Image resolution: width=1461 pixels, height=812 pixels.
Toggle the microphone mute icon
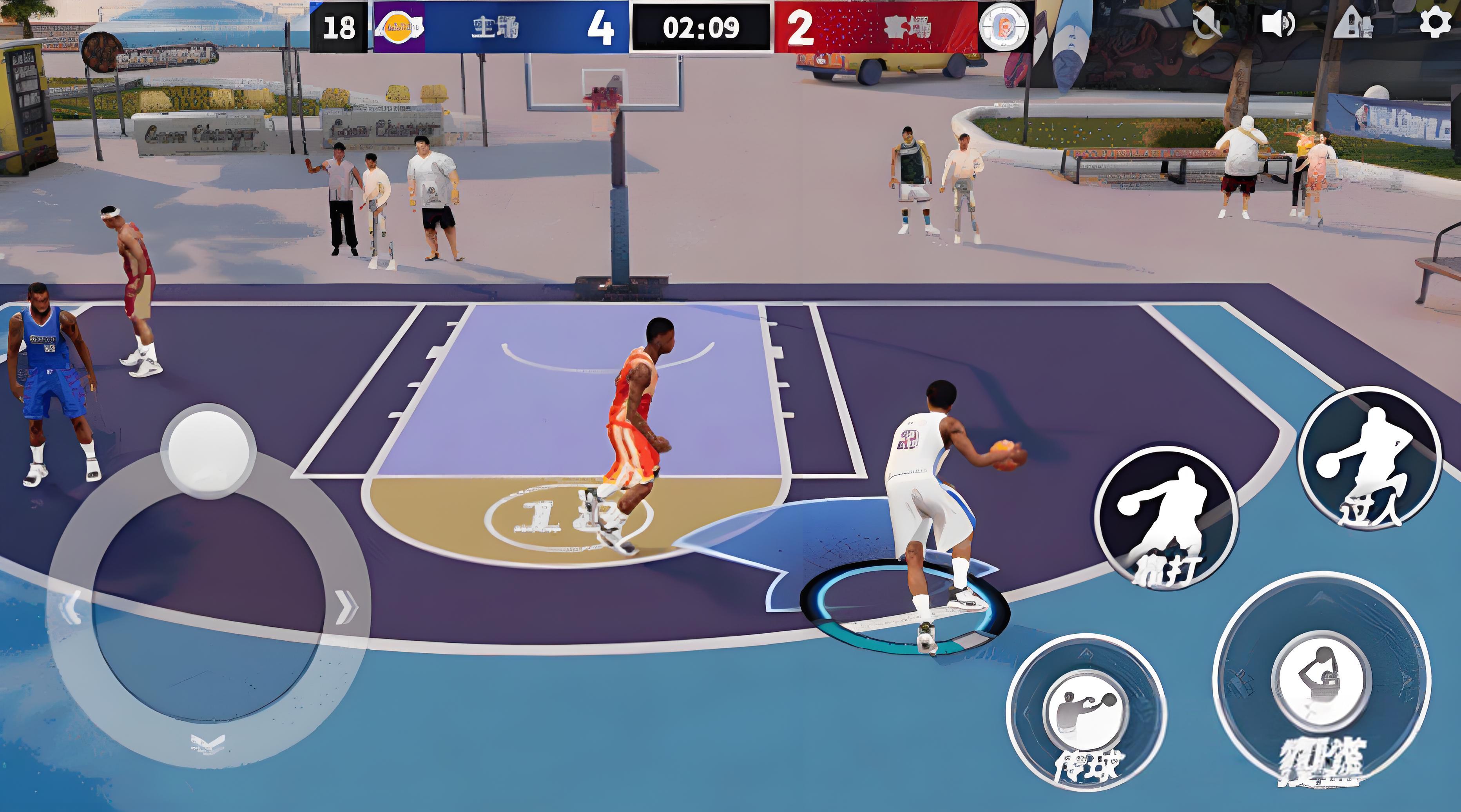[x=1206, y=24]
